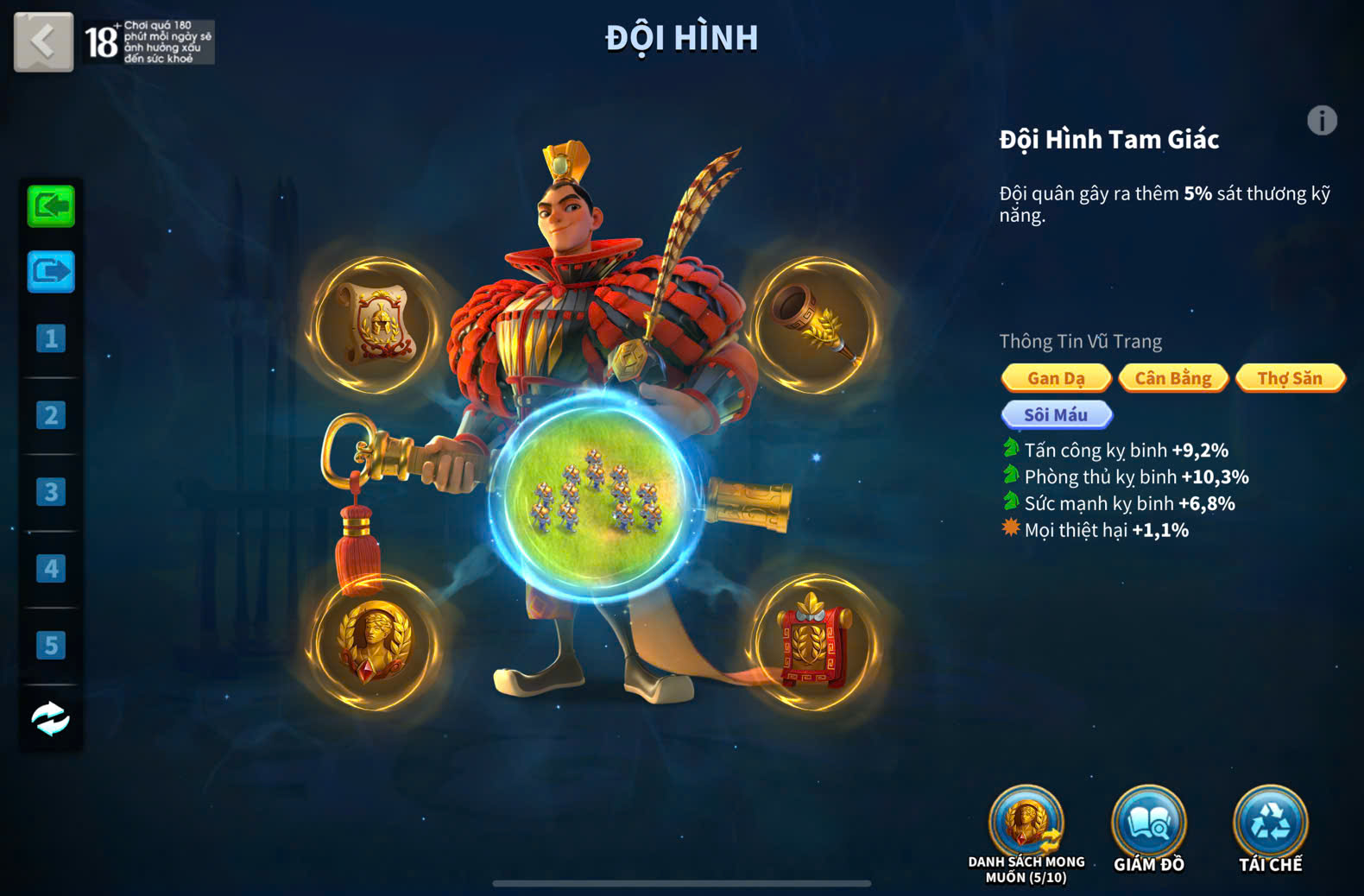Click the green import arrow button
The height and width of the screenshot is (896, 1364).
coord(51,206)
